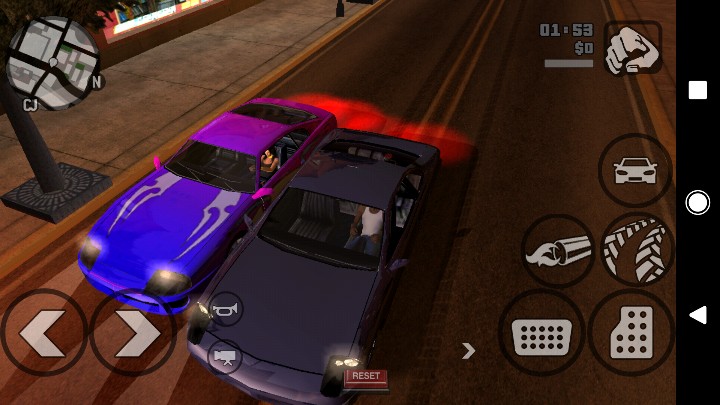Click the small grey chevron arrow
Viewport: 720px width, 405px height.
pyautogui.click(x=467, y=350)
